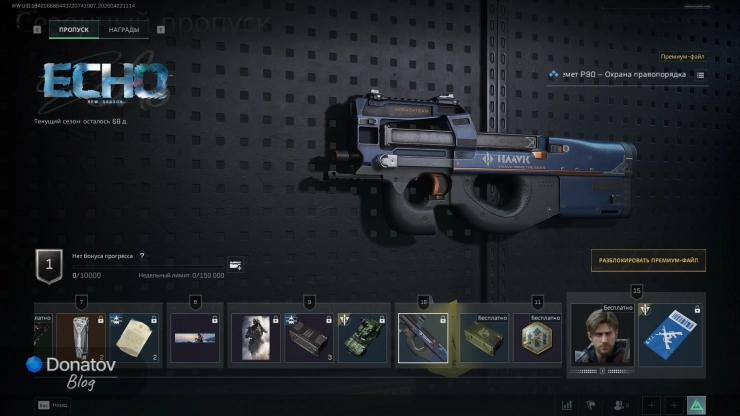740x416 pixels.
Task: Pick the soldier silhouette reward tile
Action: [x=253, y=338]
